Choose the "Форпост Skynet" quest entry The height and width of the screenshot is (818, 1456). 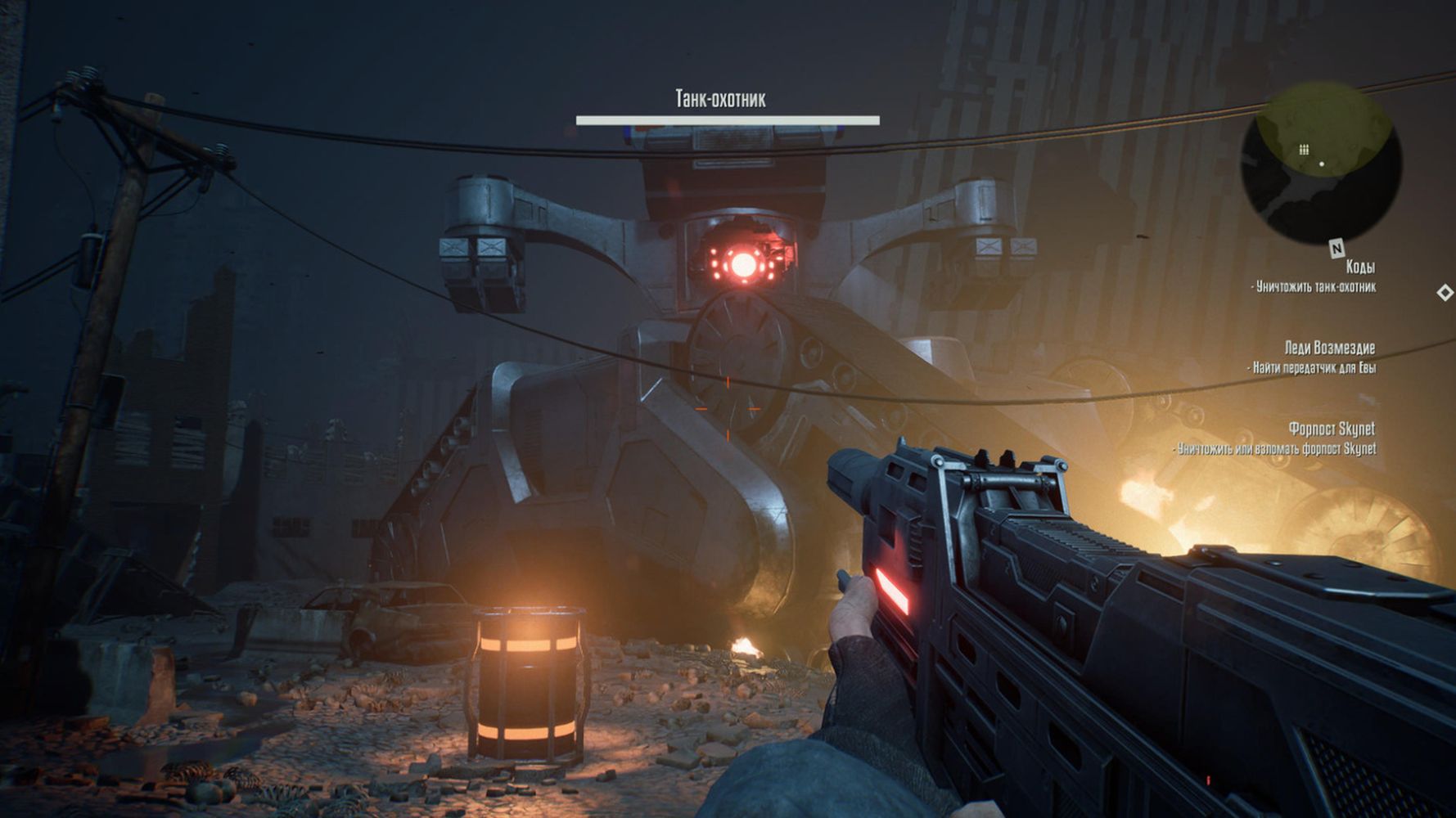[x=1331, y=429]
